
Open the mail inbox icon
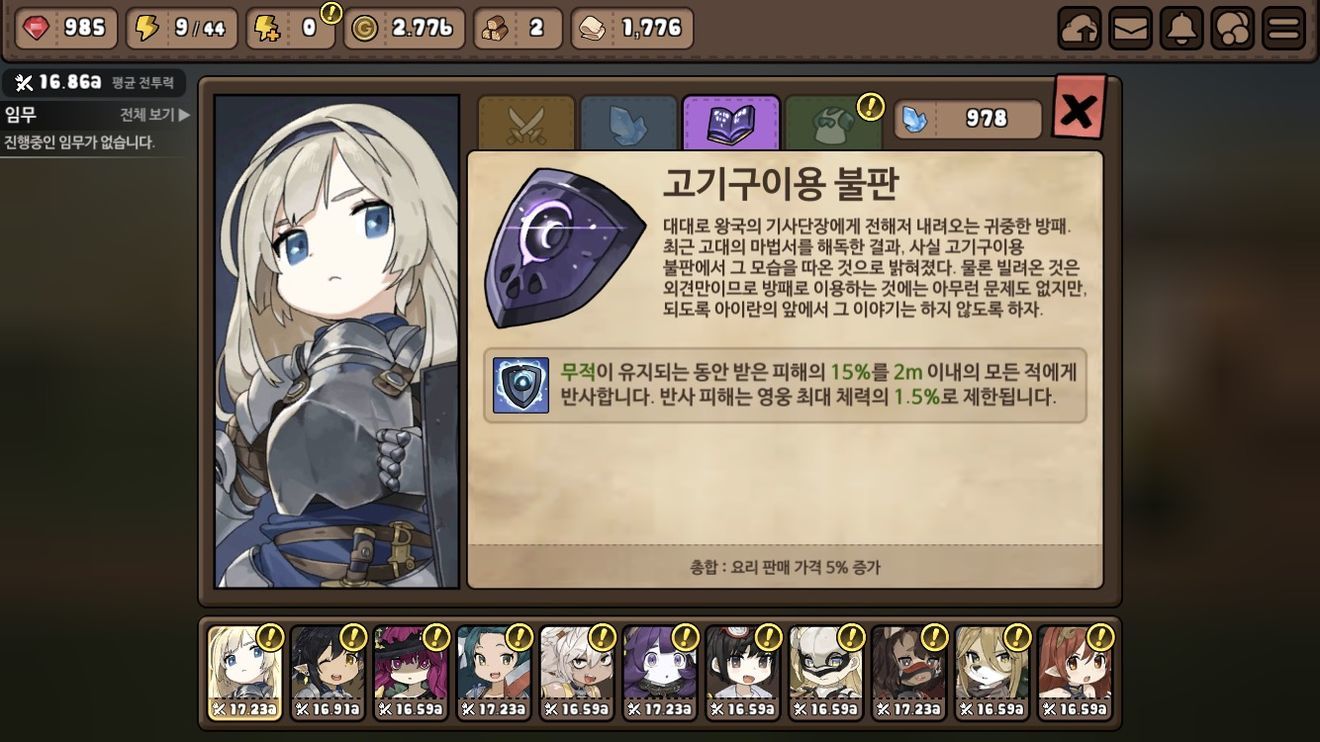1130,26
